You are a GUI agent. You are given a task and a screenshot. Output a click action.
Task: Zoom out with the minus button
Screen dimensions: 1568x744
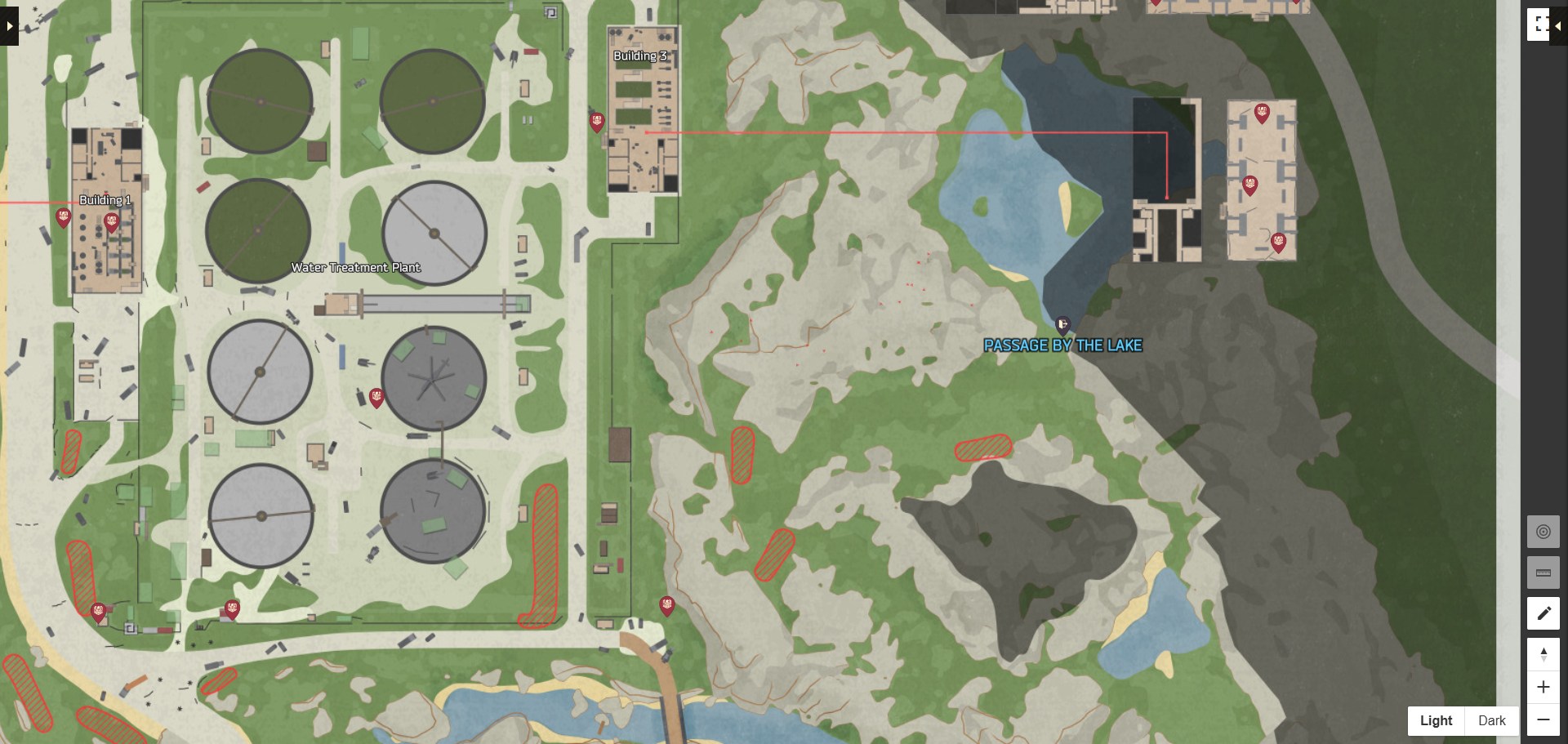click(x=1543, y=719)
